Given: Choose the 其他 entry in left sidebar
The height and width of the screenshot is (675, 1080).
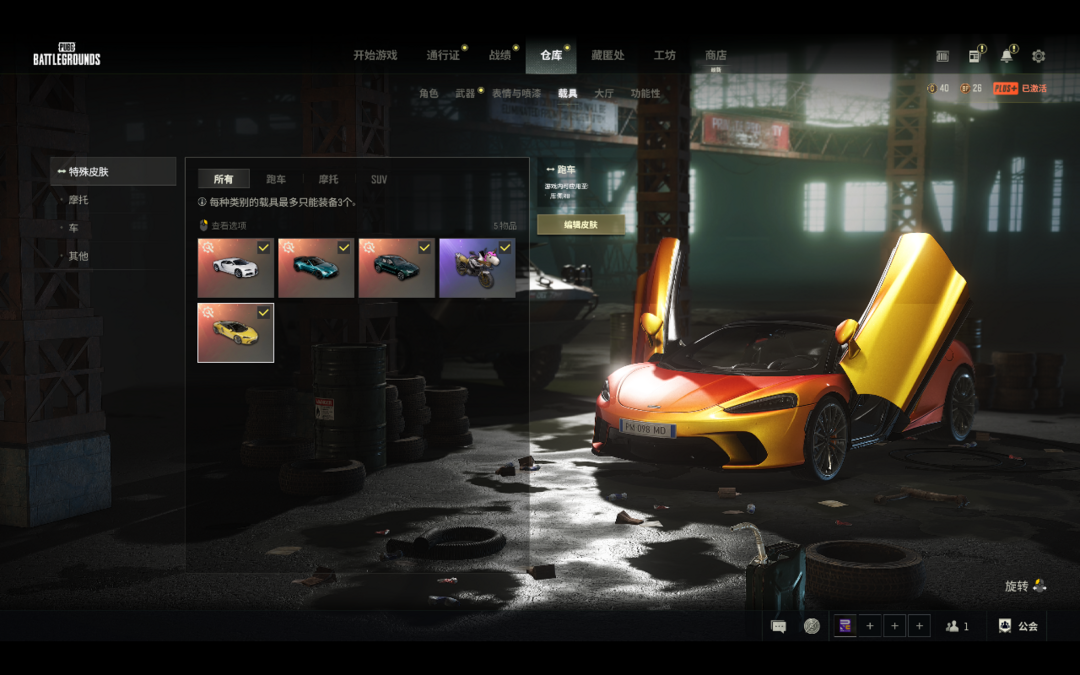Looking at the screenshot, I should tap(79, 256).
